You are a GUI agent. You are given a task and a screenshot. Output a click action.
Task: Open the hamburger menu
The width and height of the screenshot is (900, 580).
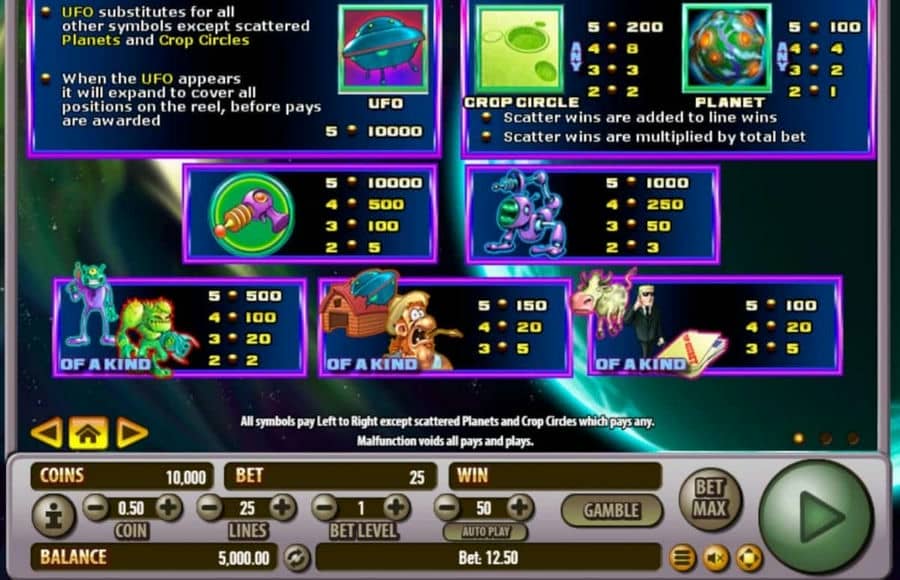tap(683, 558)
